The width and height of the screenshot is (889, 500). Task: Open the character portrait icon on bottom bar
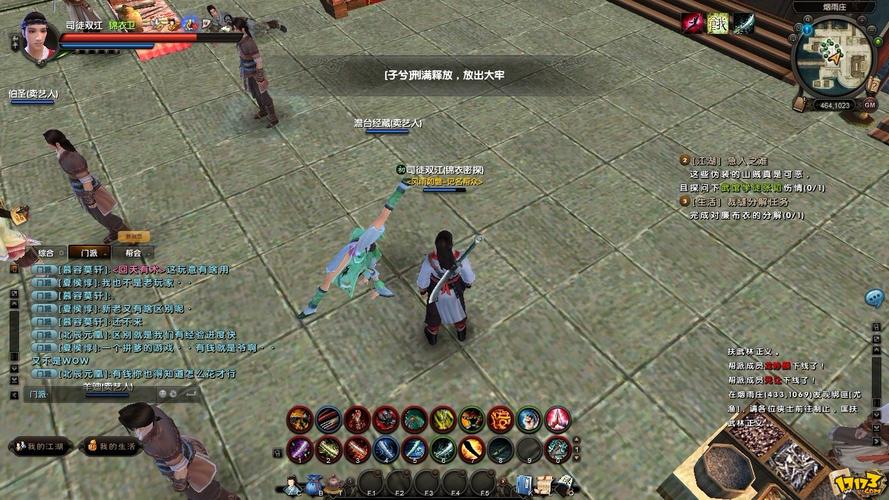pyautogui.click(x=292, y=487)
